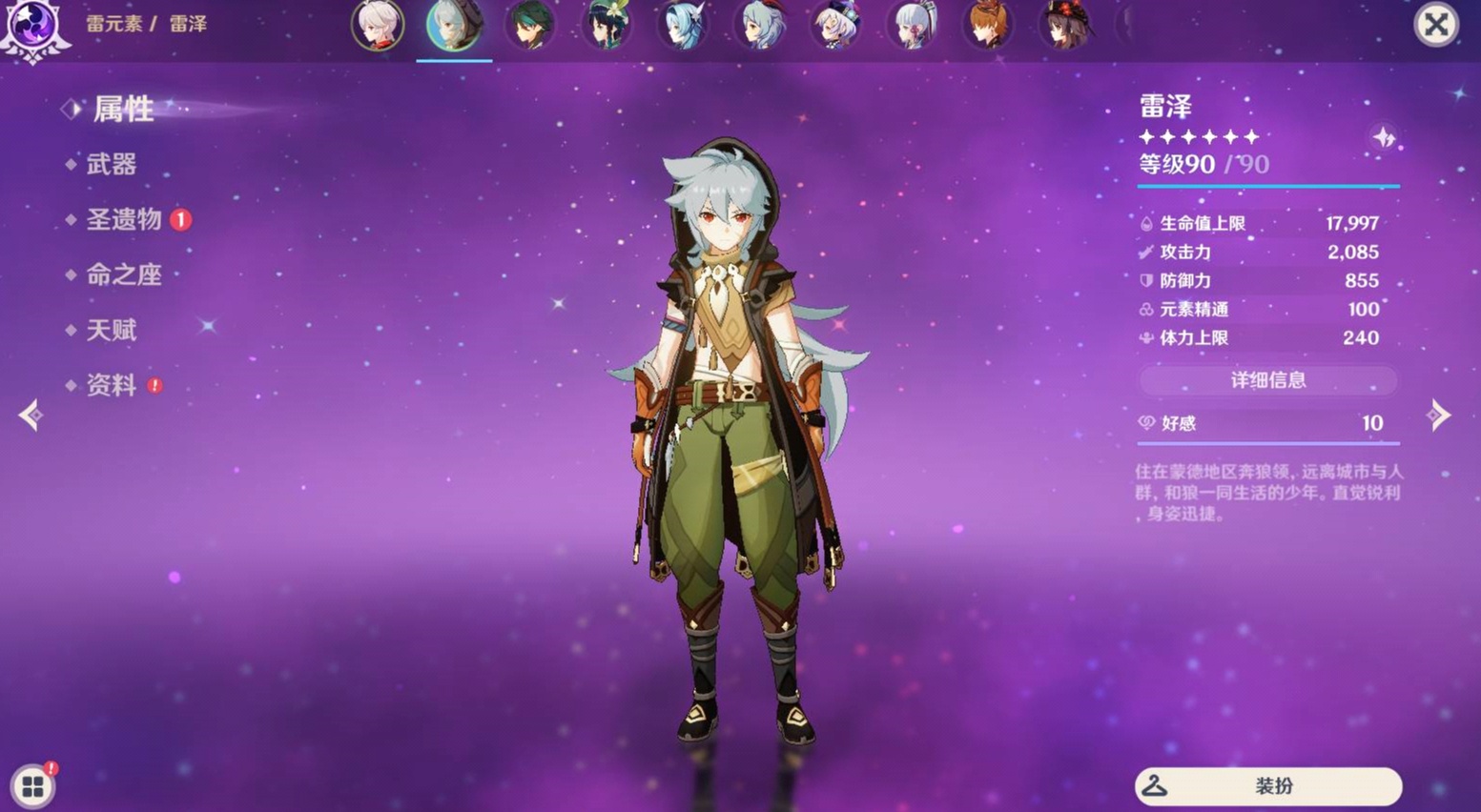Choose Qiqi's portrait
Screen dimensions: 1481x812
tap(836, 25)
